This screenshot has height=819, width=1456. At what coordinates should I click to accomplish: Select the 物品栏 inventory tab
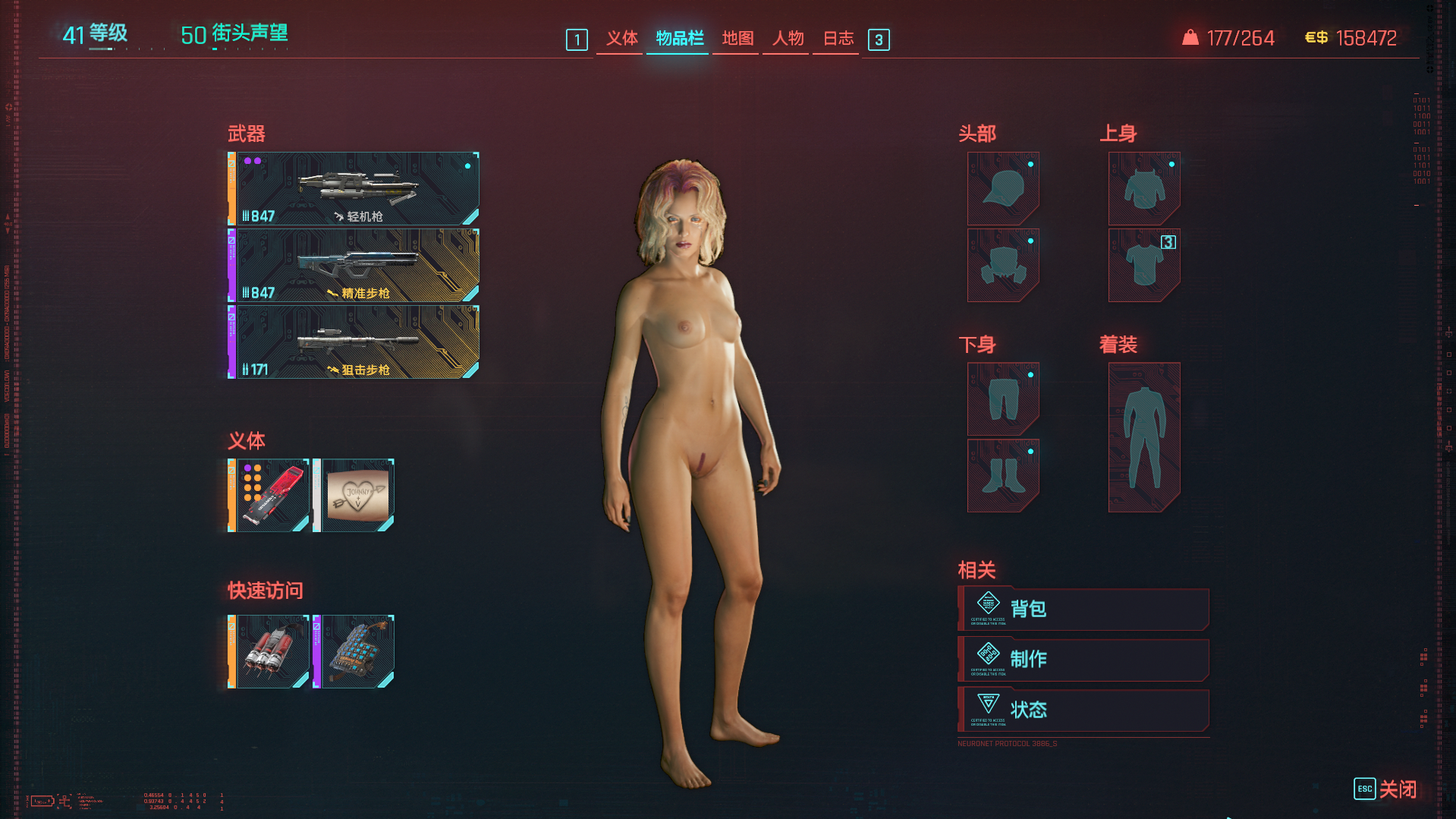pos(679,39)
